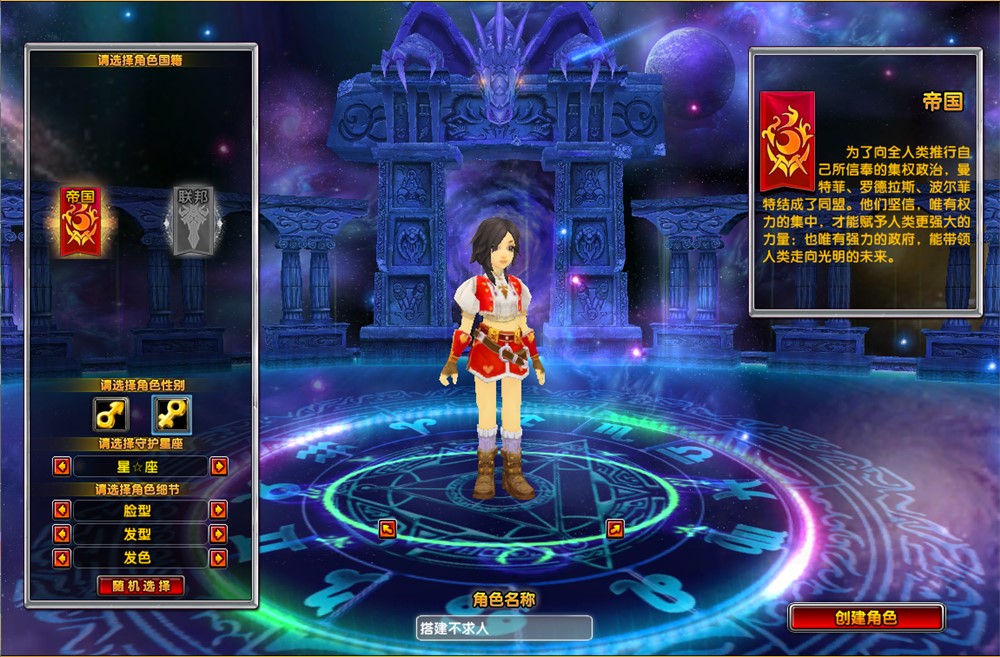This screenshot has width=1000, height=657.
Task: Click 创建角色 to create the character
Action: point(866,617)
